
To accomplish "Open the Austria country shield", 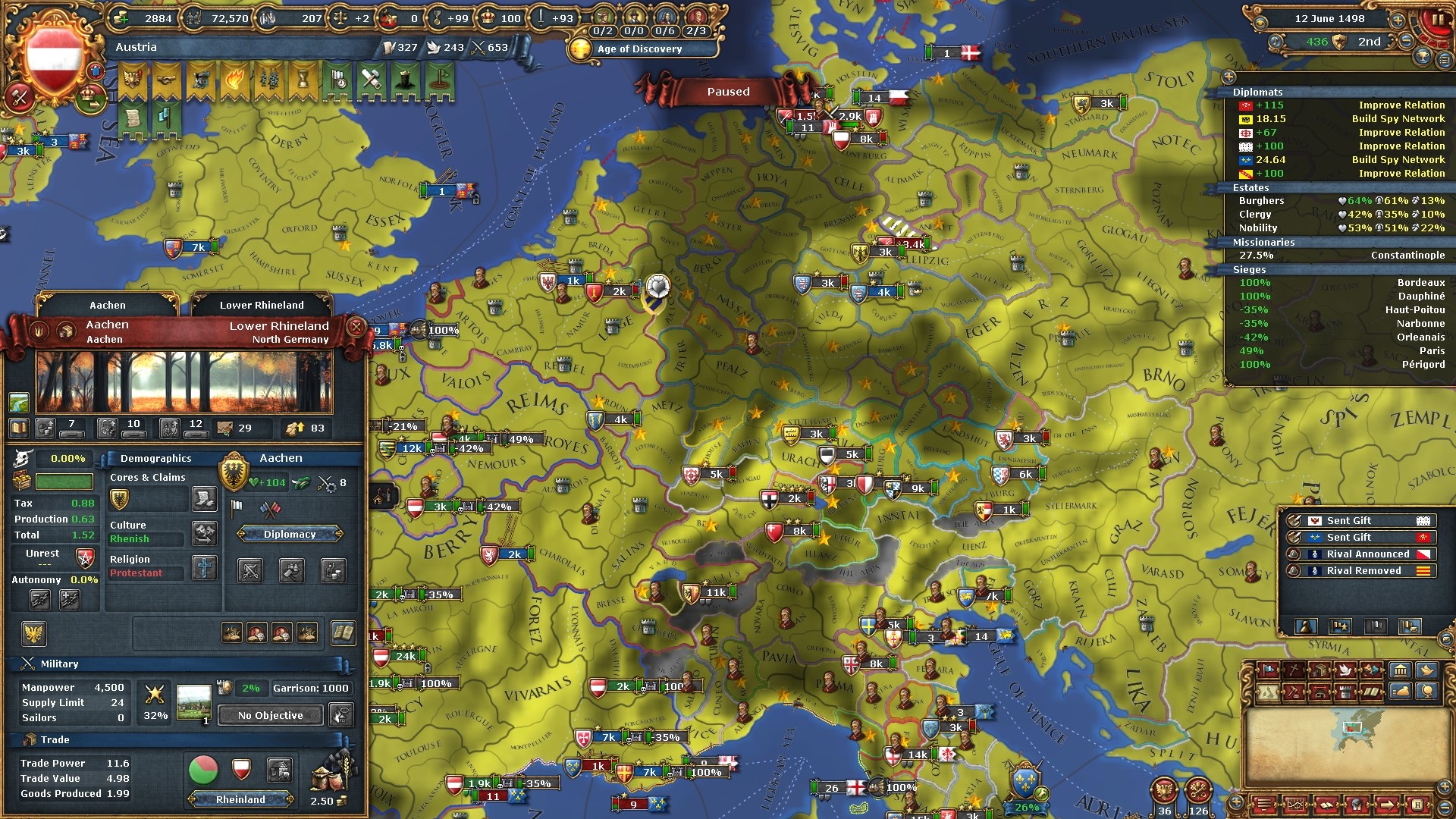I will [x=54, y=58].
